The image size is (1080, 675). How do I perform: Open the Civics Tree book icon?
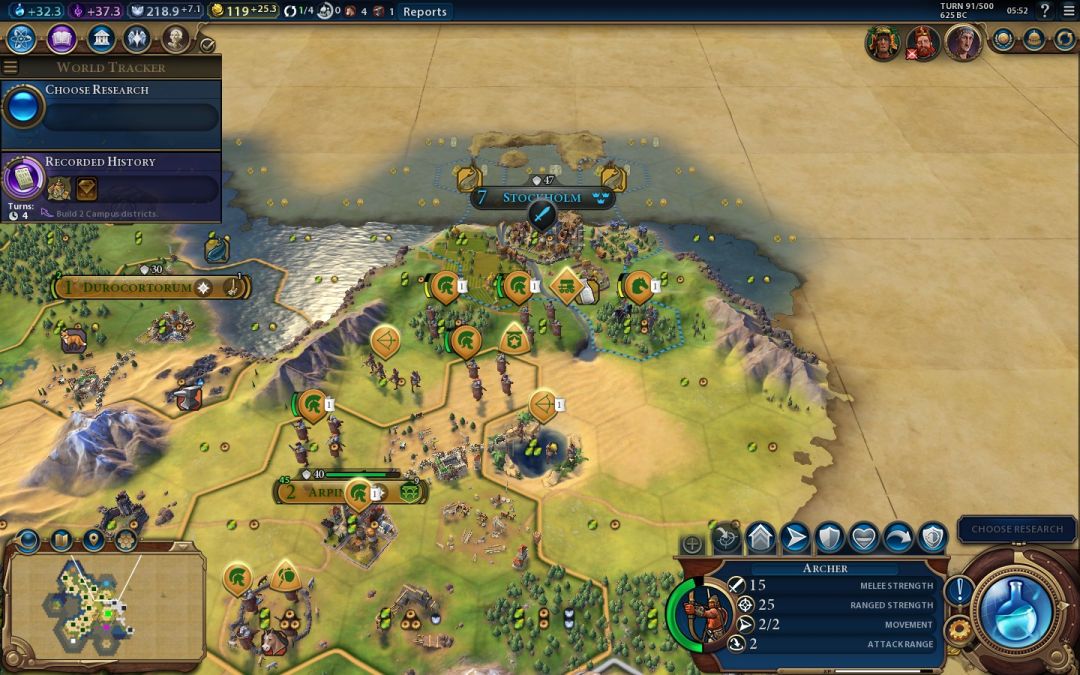click(x=62, y=39)
